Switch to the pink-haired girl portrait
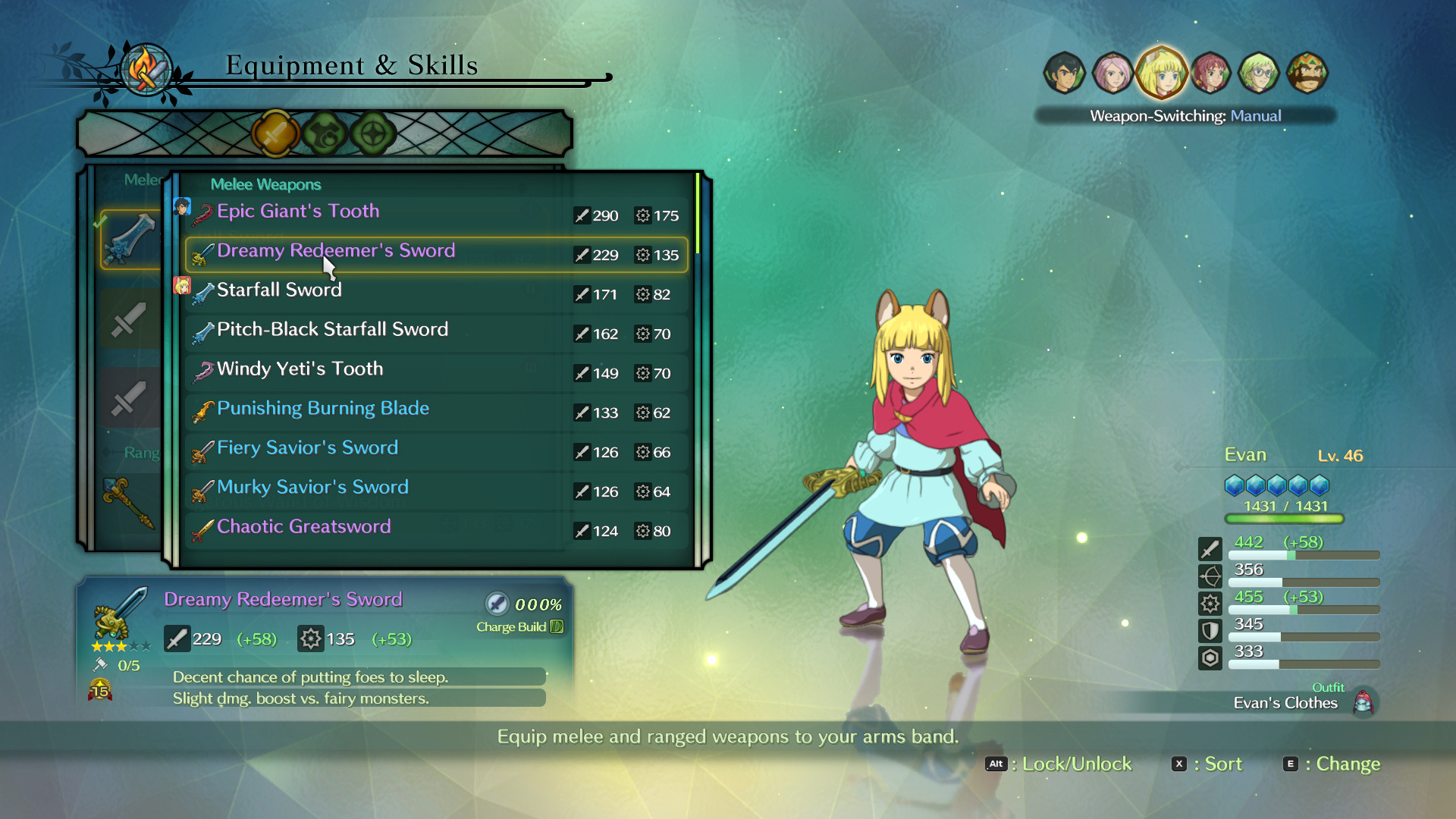 [1112, 74]
